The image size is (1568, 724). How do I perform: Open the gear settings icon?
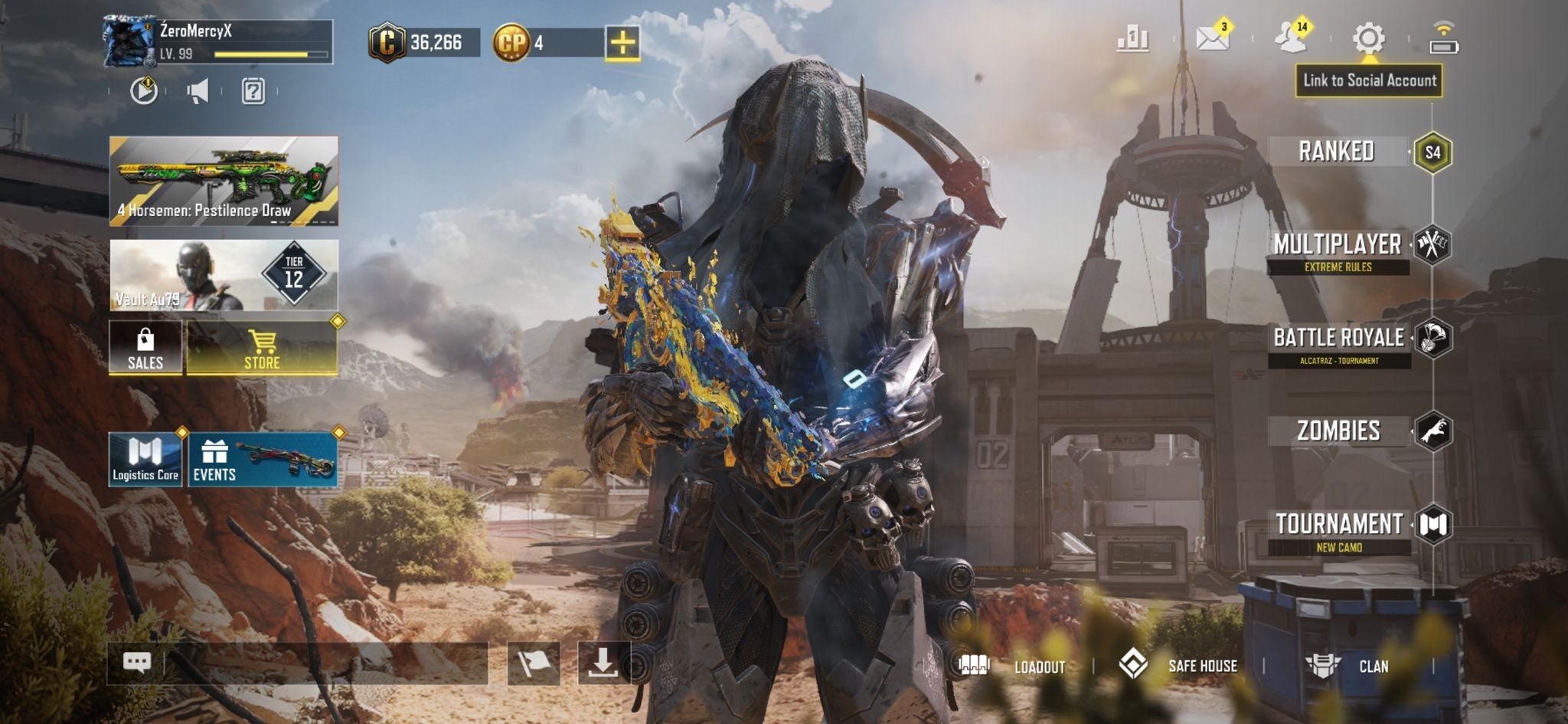pyautogui.click(x=1368, y=38)
